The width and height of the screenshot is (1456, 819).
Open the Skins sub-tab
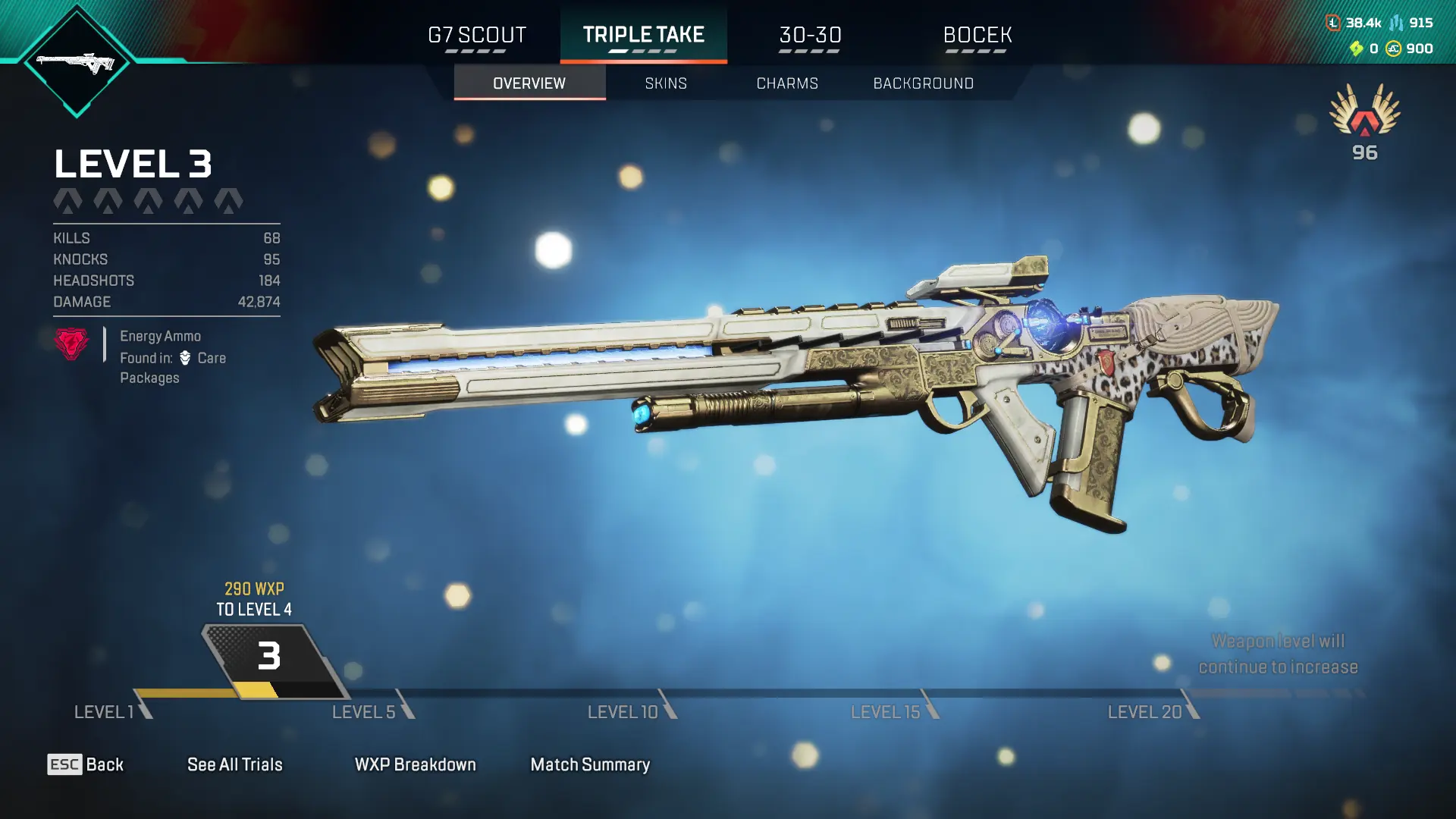click(x=666, y=83)
